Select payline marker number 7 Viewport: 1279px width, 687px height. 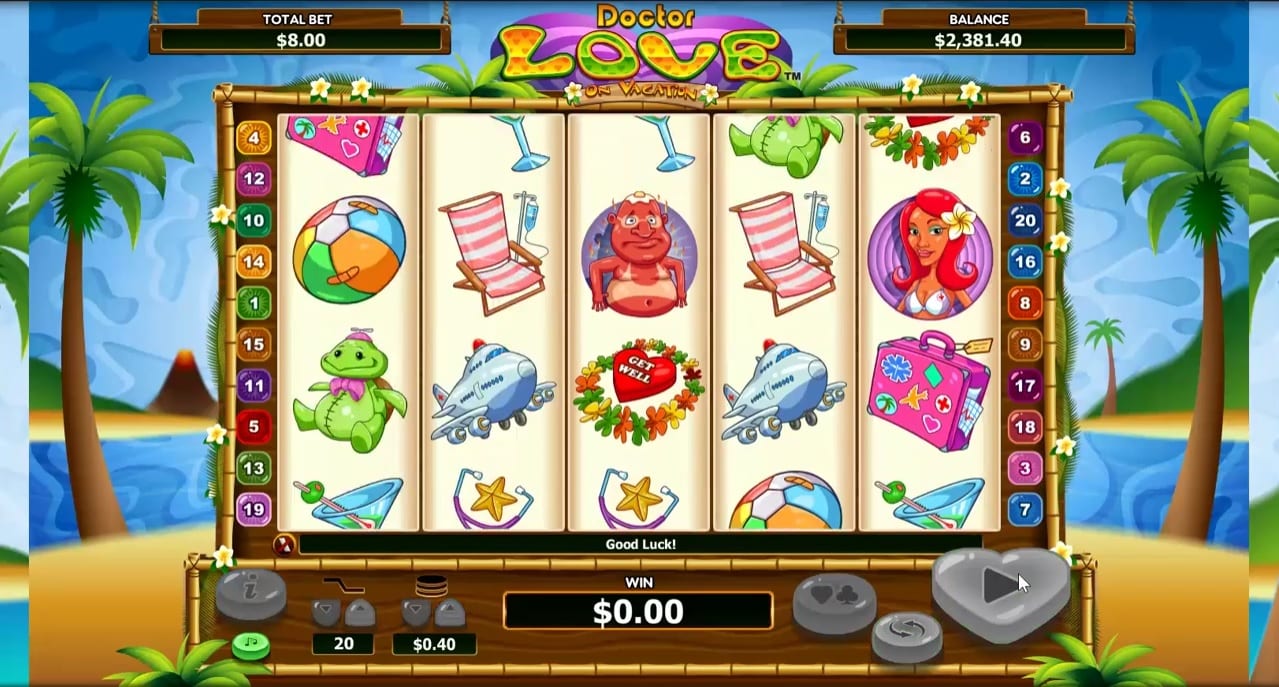point(1025,509)
